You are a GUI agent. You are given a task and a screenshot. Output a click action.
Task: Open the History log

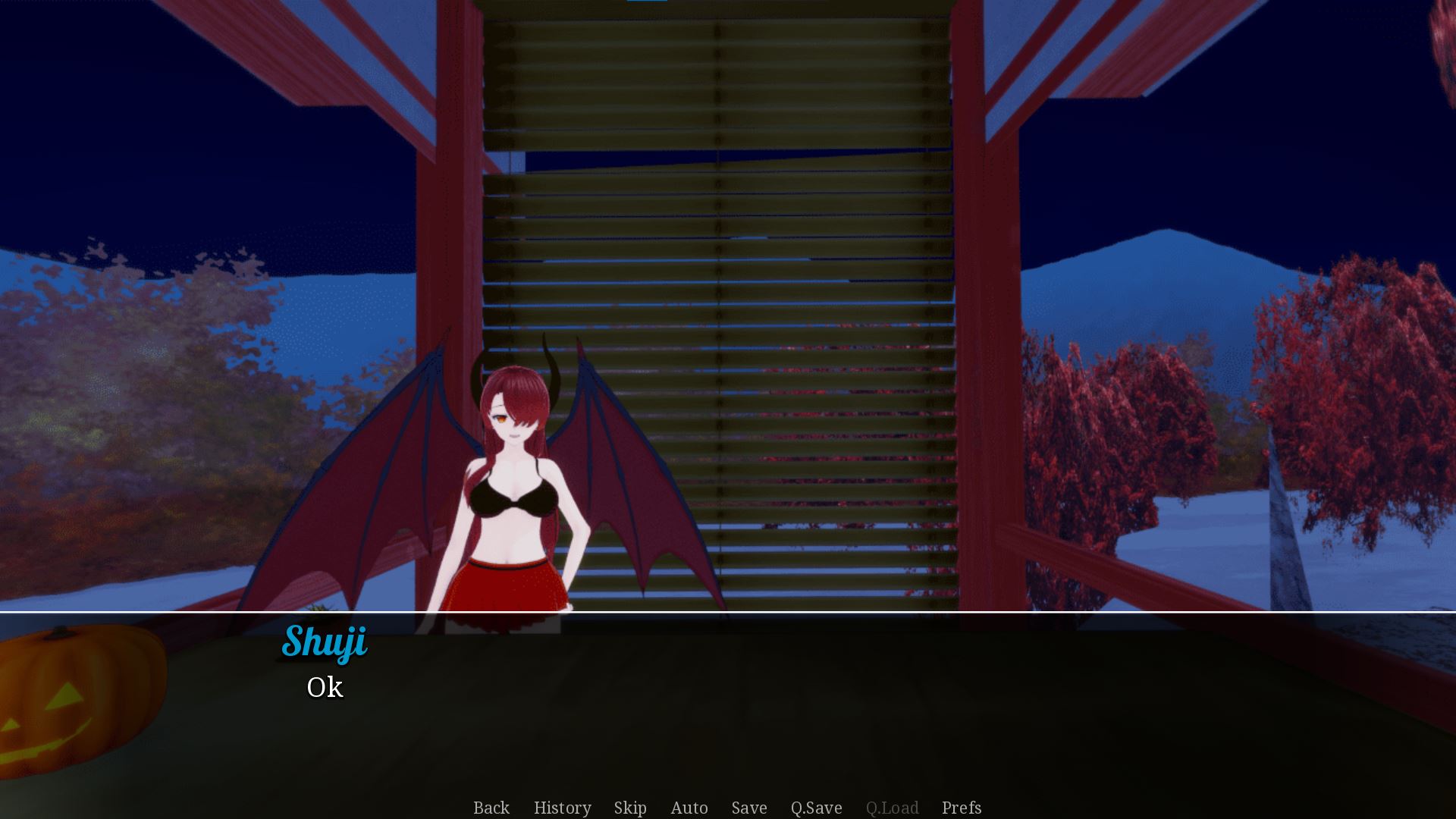point(562,808)
